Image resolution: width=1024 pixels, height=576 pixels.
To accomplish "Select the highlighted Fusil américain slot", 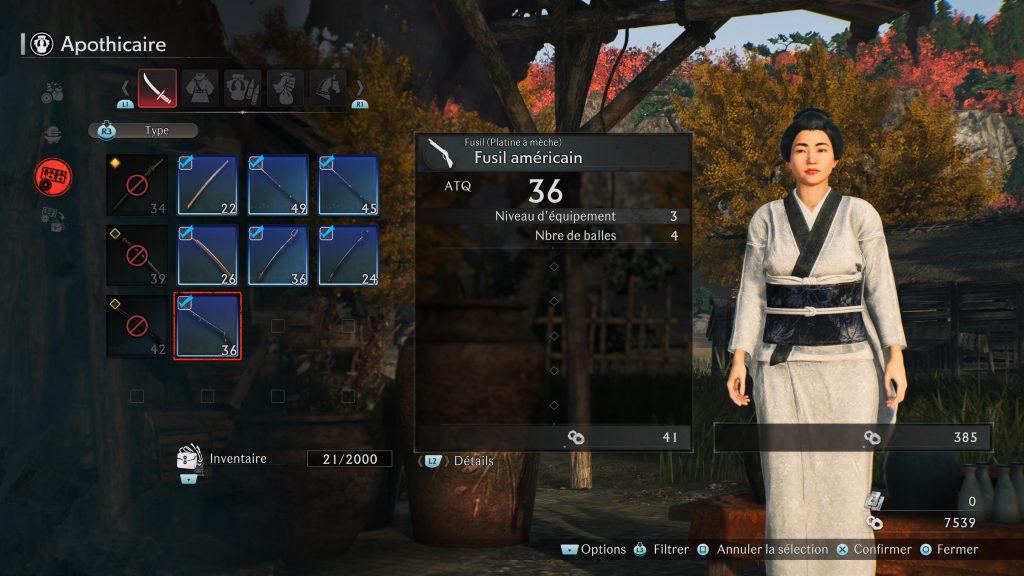I will 207,325.
